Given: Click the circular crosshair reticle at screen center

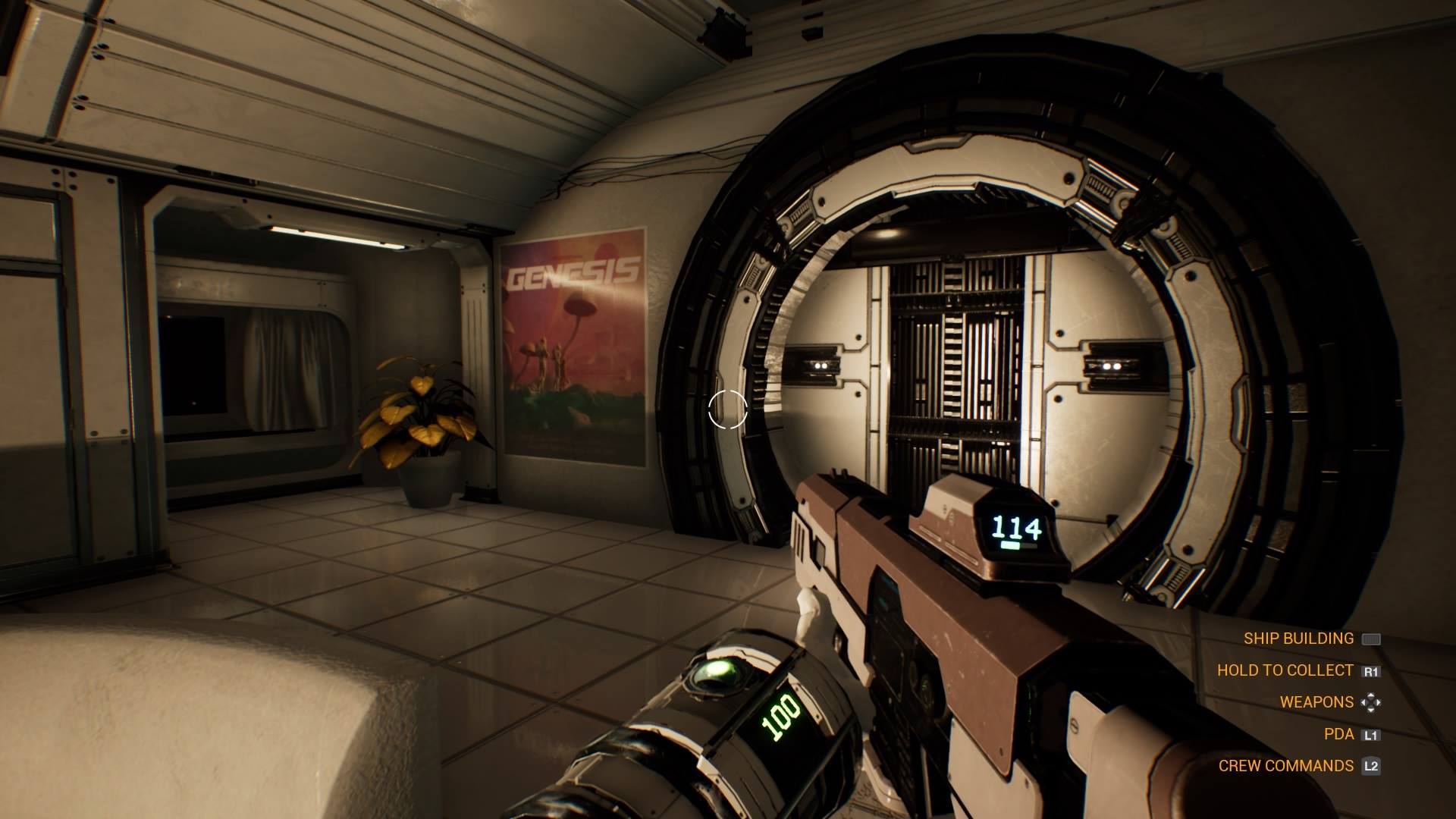Looking at the screenshot, I should (726, 409).
